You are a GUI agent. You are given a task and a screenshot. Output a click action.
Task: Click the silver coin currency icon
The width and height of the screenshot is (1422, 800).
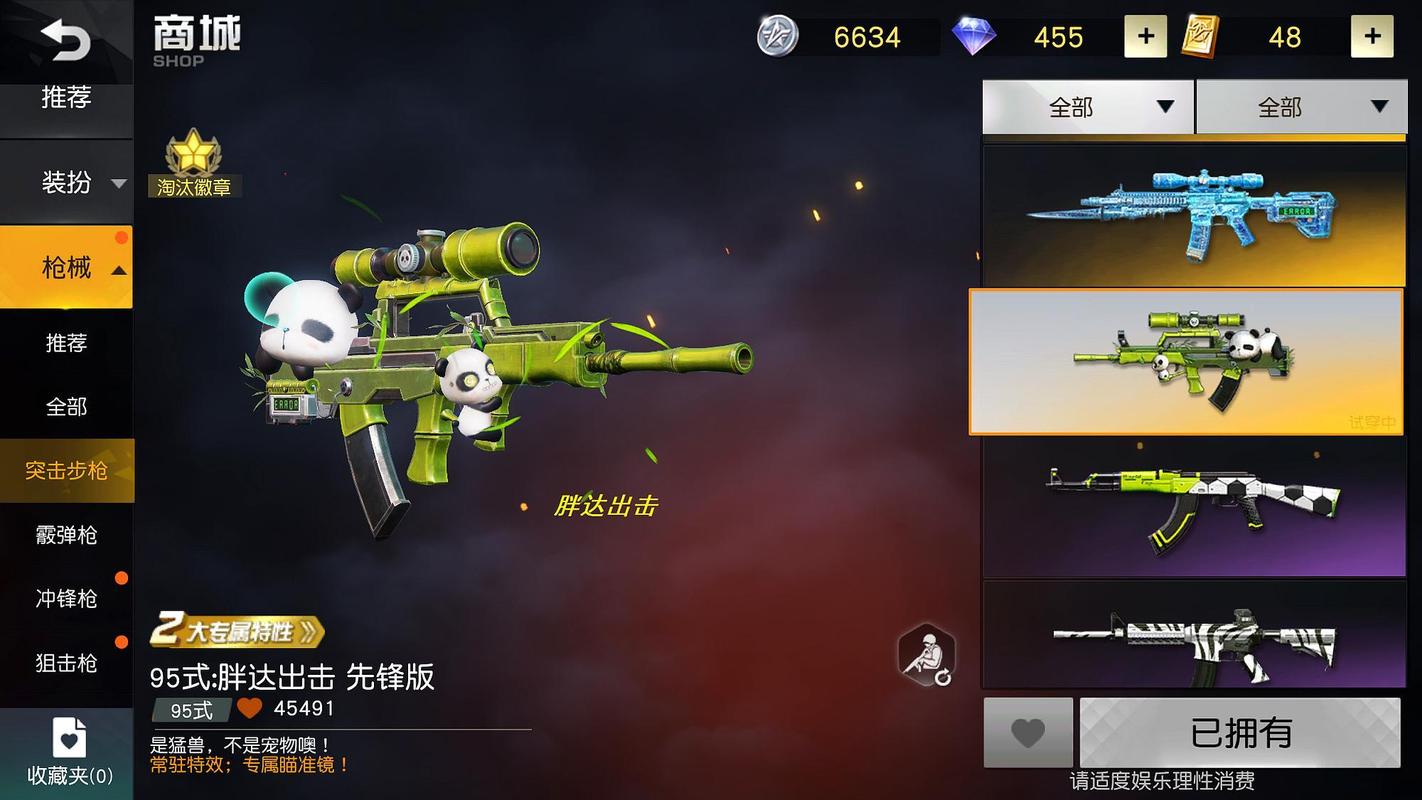tap(778, 37)
